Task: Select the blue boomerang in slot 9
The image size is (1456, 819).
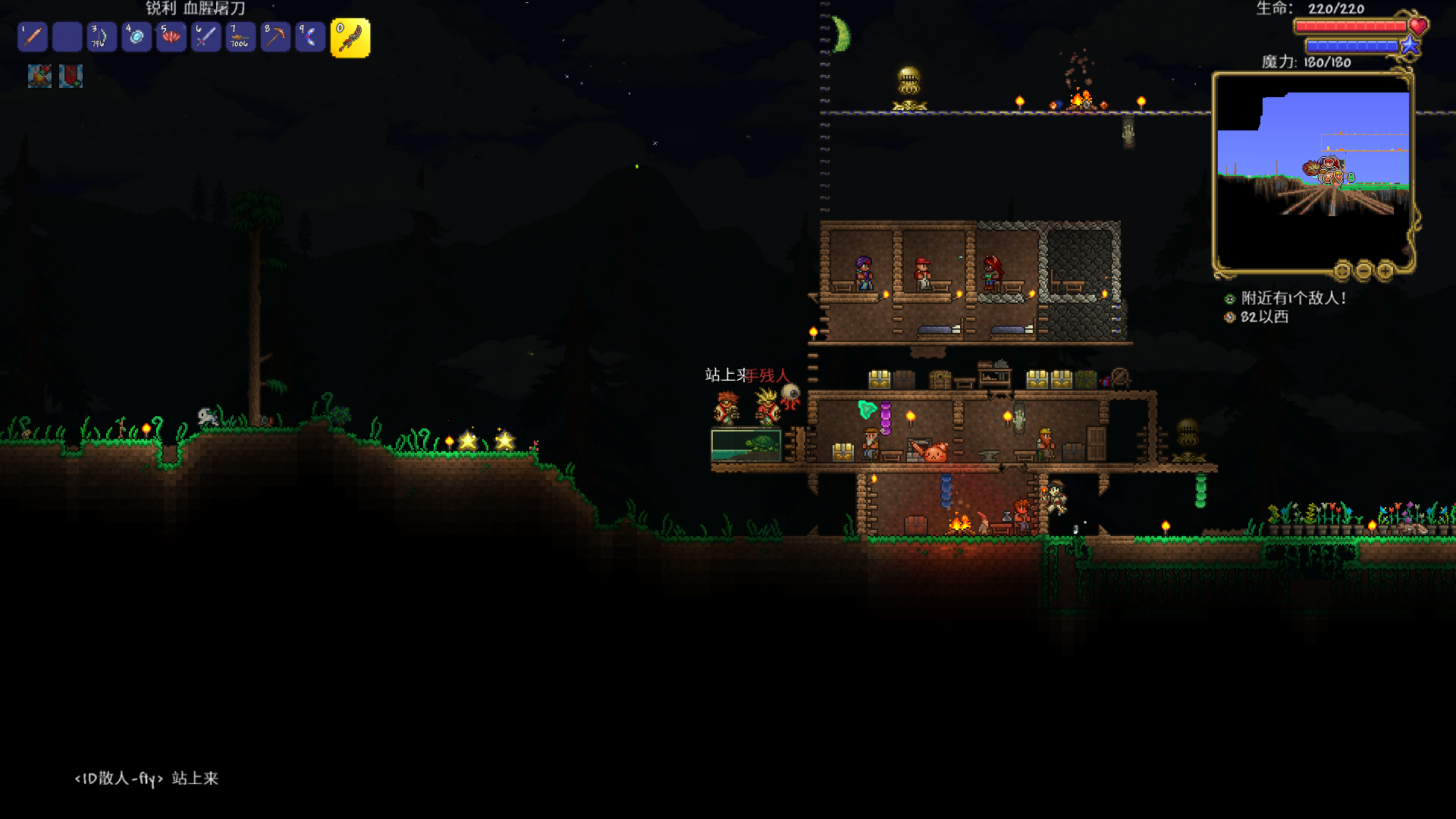Action: click(310, 36)
